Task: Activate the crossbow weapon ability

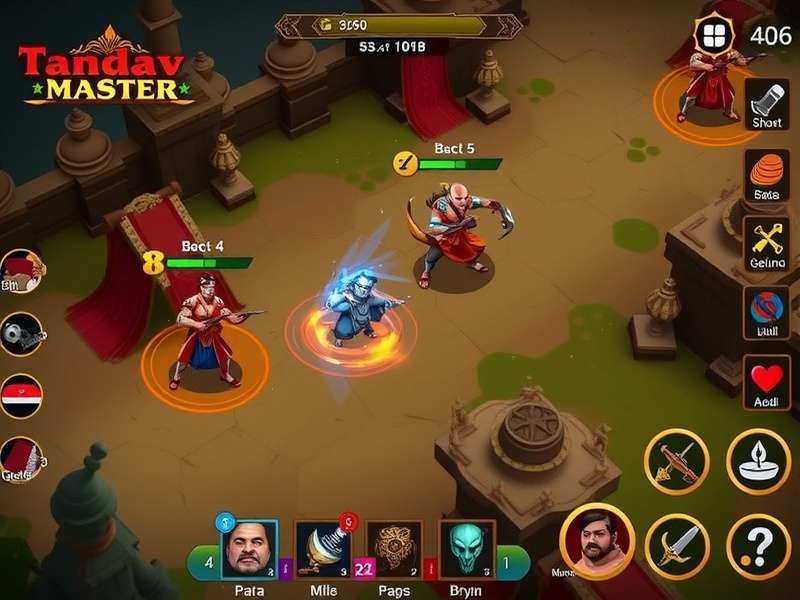Action: (x=677, y=462)
